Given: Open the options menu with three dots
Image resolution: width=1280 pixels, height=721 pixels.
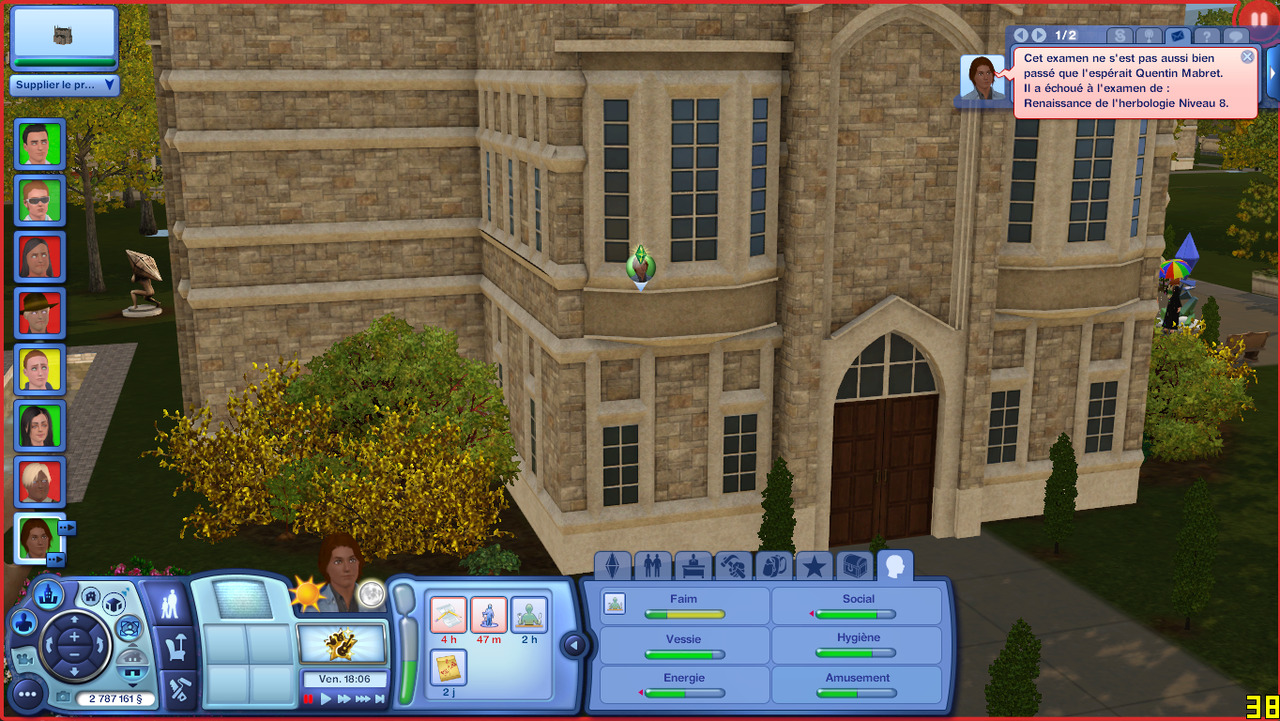Looking at the screenshot, I should pos(27,693).
